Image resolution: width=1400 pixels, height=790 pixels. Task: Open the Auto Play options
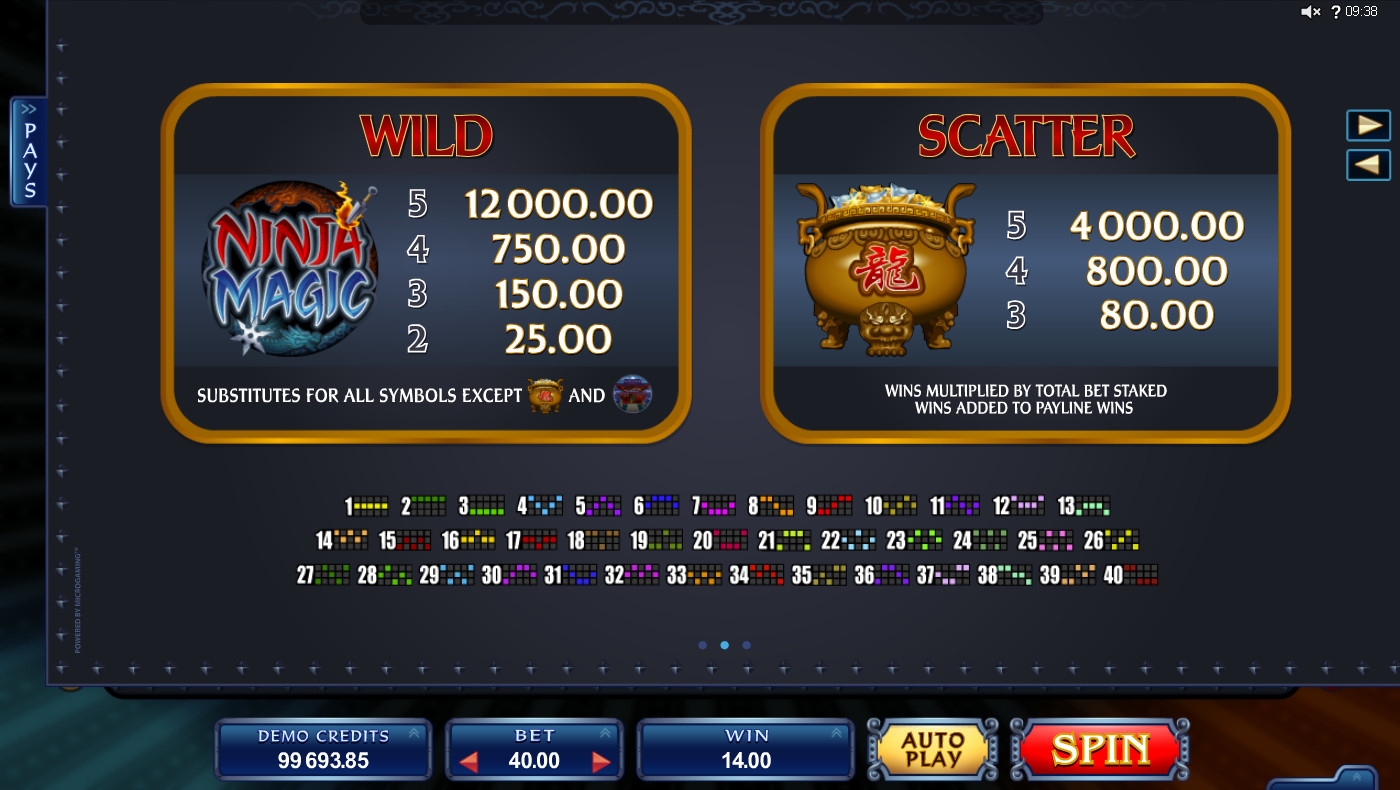pyautogui.click(x=931, y=749)
